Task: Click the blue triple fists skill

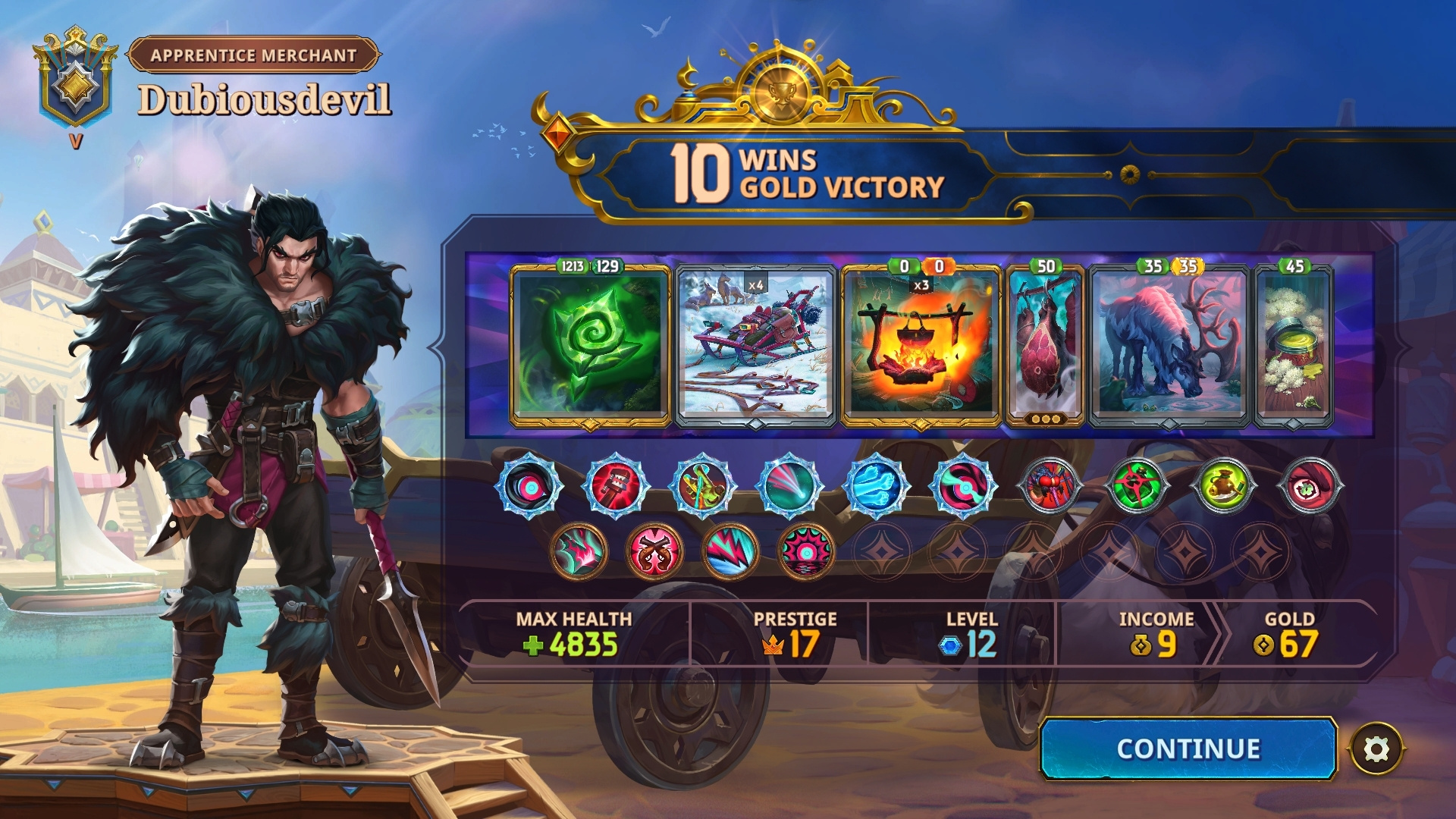Action: [x=876, y=486]
